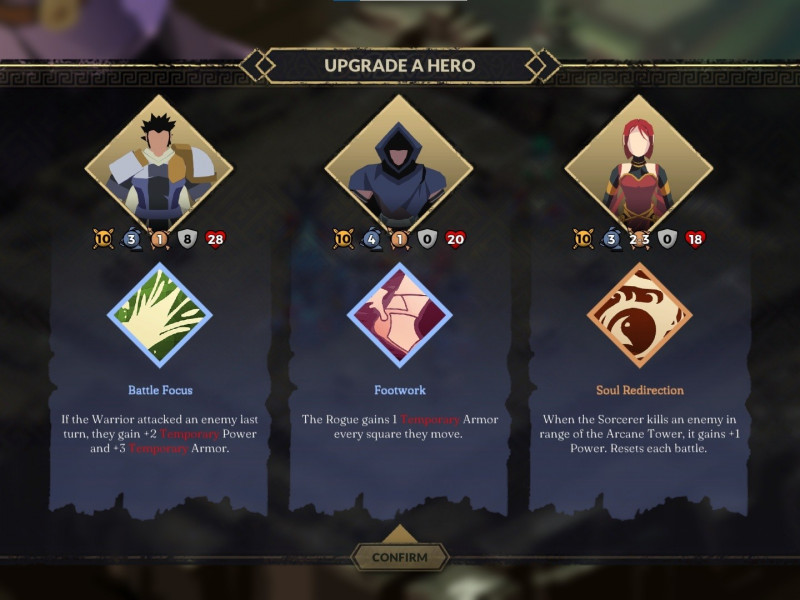Choose the Footwork upgrade icon
Screen dimensions: 800x600
click(399, 315)
